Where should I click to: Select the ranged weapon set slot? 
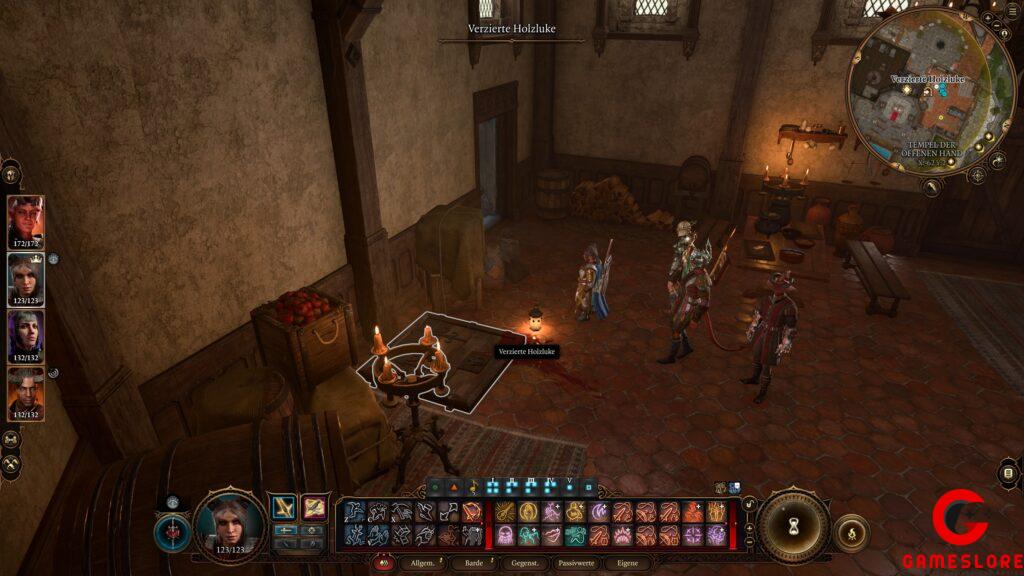pyautogui.click(x=315, y=508)
